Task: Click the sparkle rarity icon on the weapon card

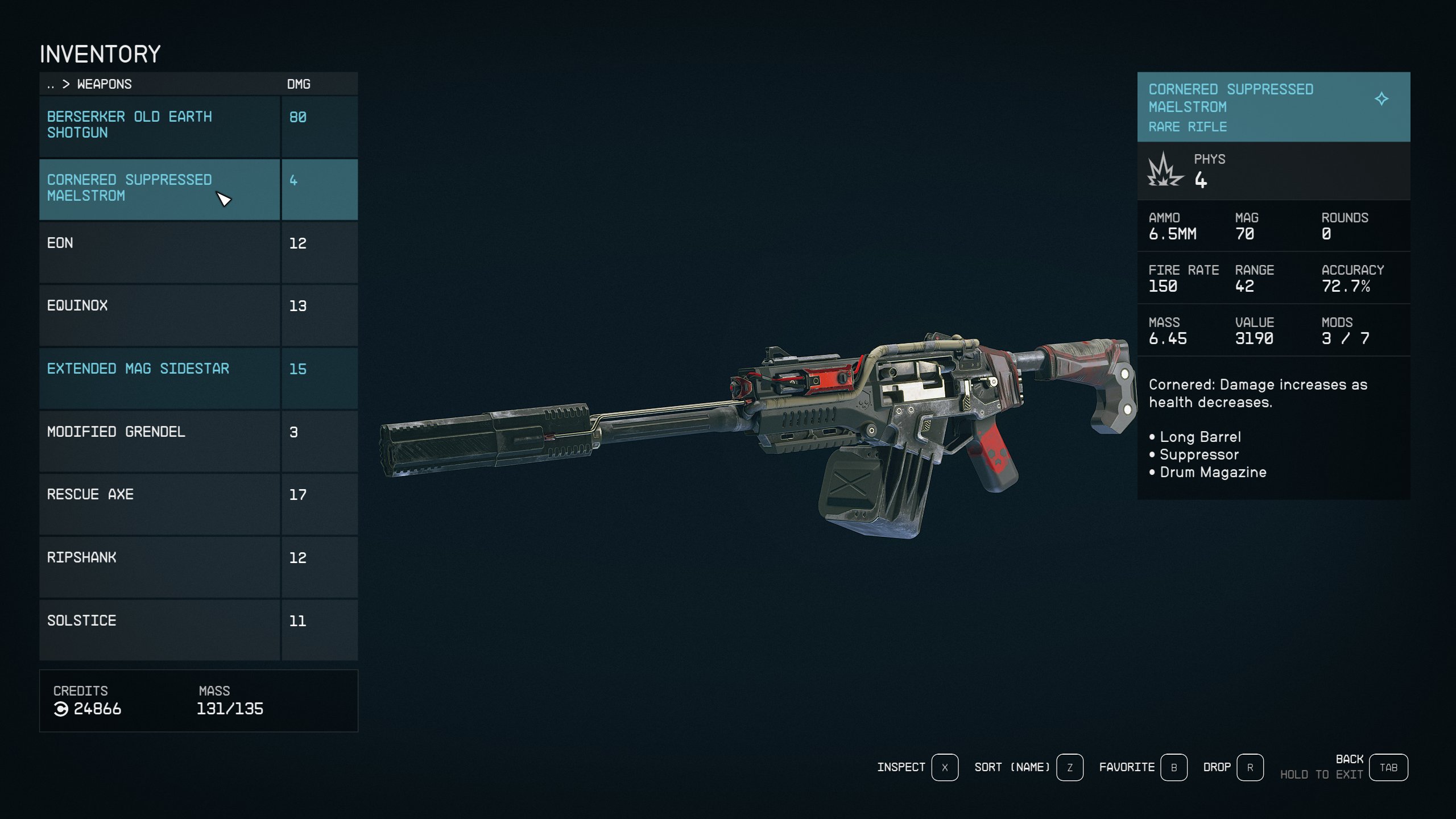Action: pos(1381,98)
